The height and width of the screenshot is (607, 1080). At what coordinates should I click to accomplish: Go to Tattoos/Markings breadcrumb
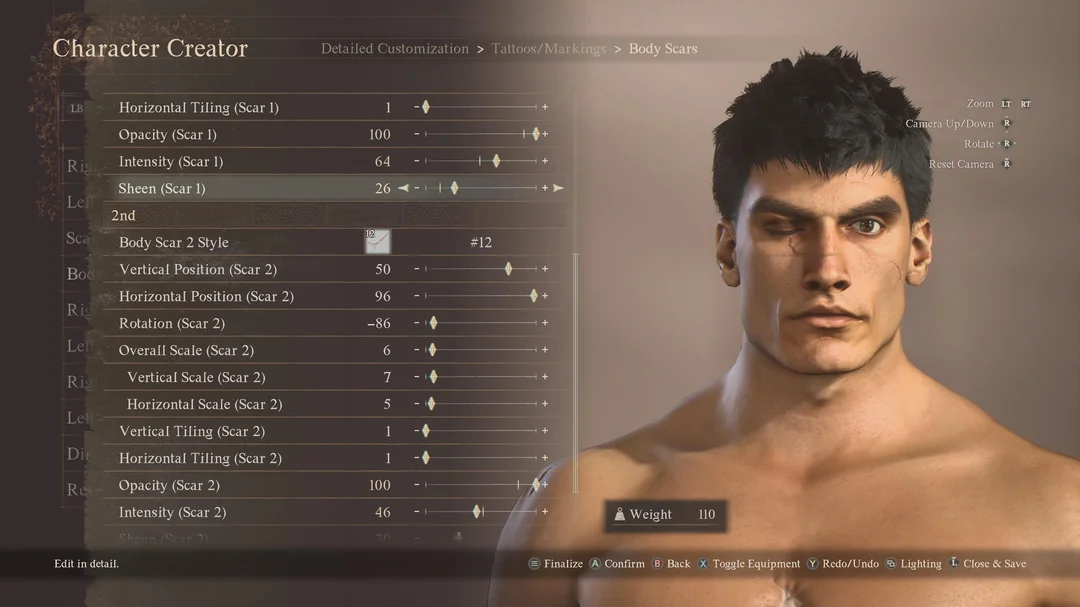point(549,49)
